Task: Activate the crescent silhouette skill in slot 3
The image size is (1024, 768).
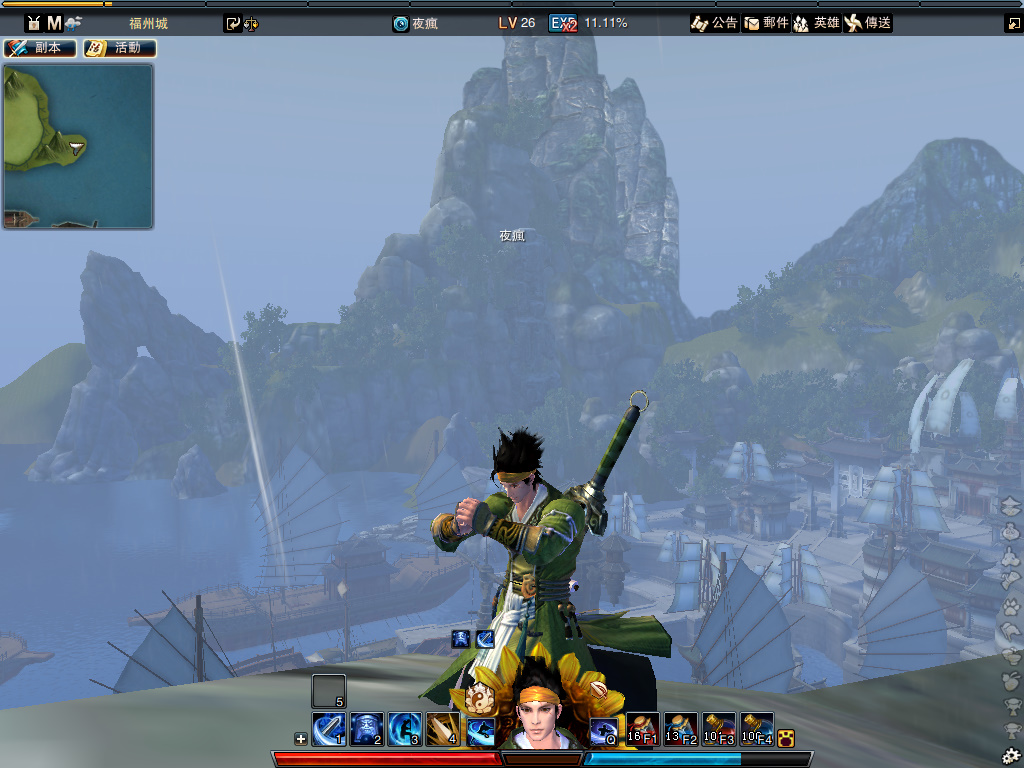Action: click(405, 730)
